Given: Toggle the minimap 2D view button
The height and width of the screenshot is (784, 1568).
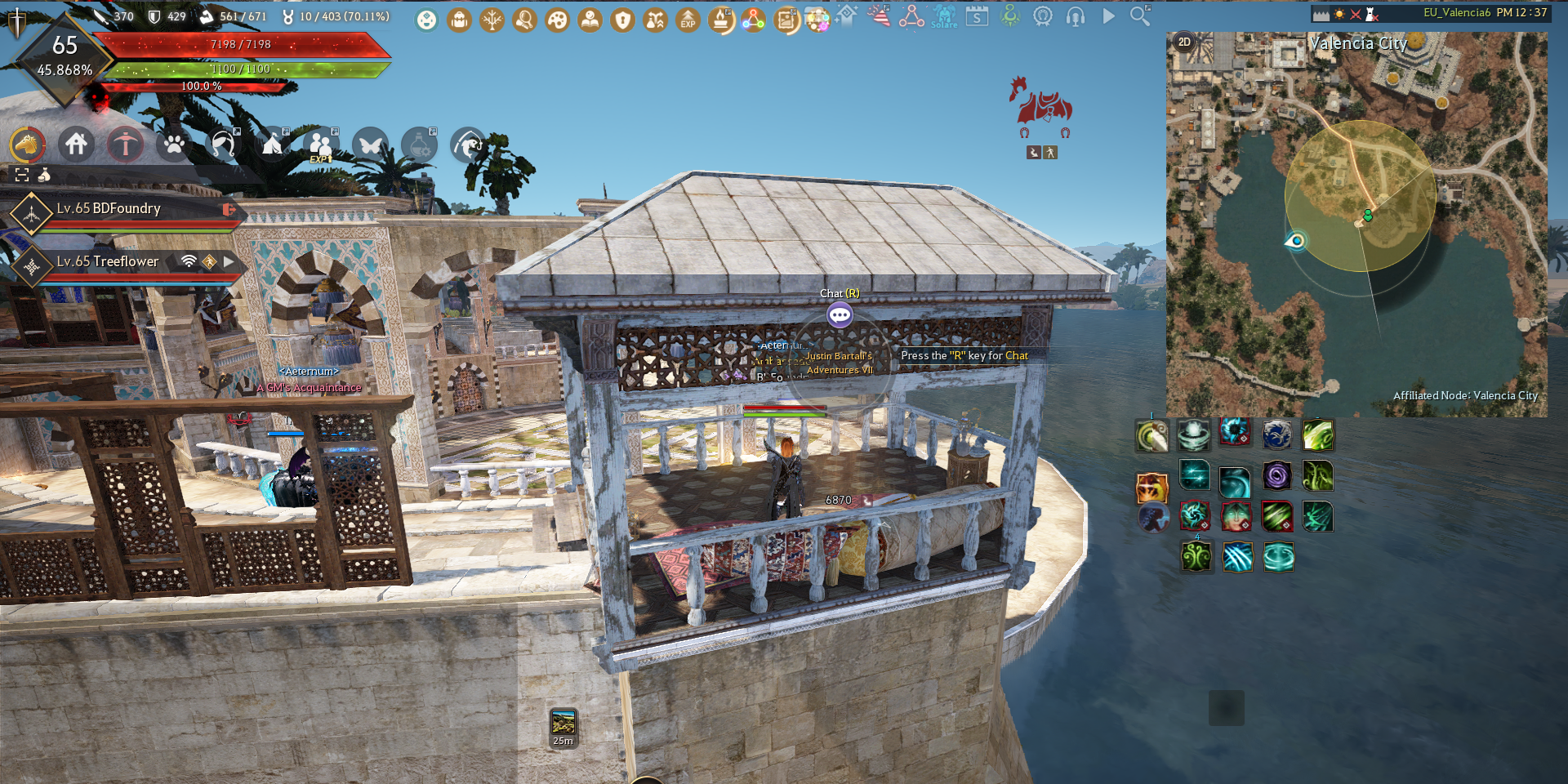Looking at the screenshot, I should (1184, 42).
